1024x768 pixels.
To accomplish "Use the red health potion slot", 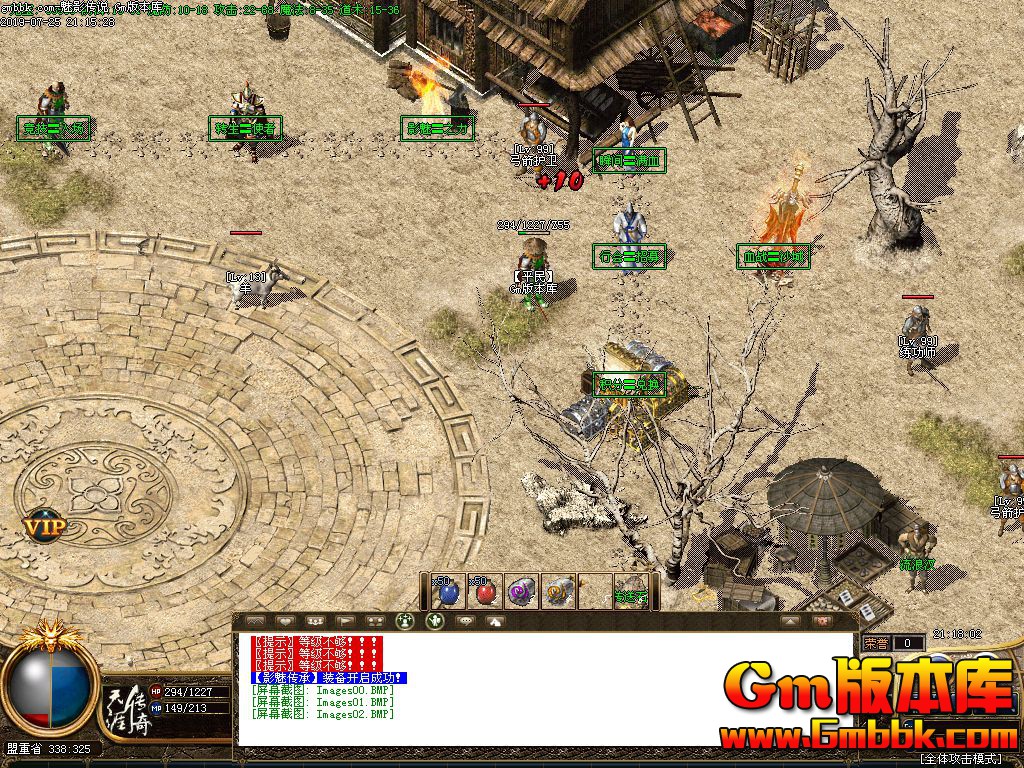I will click(x=485, y=591).
